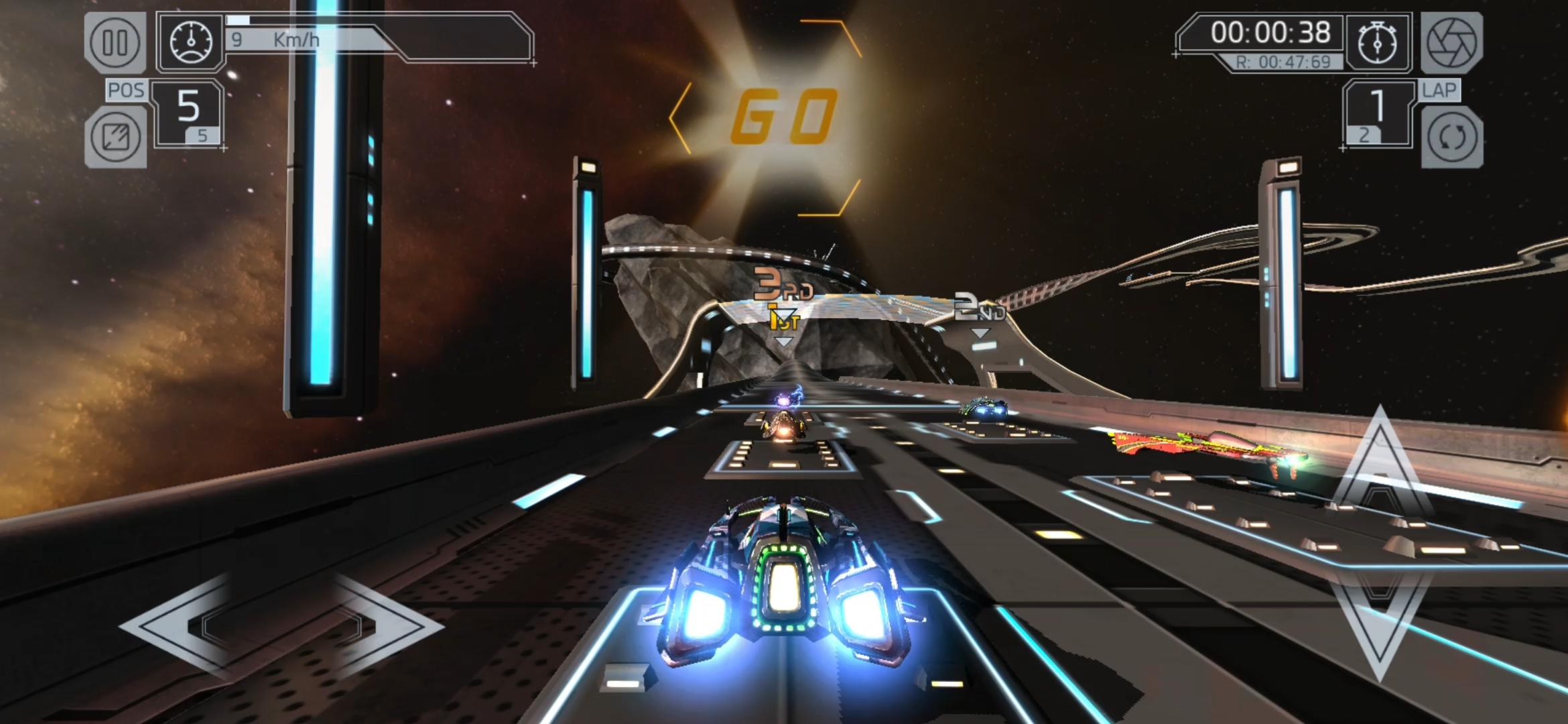Take a screenshot with the aperture icon
Viewport: 1568px width, 724px height.
(1451, 42)
